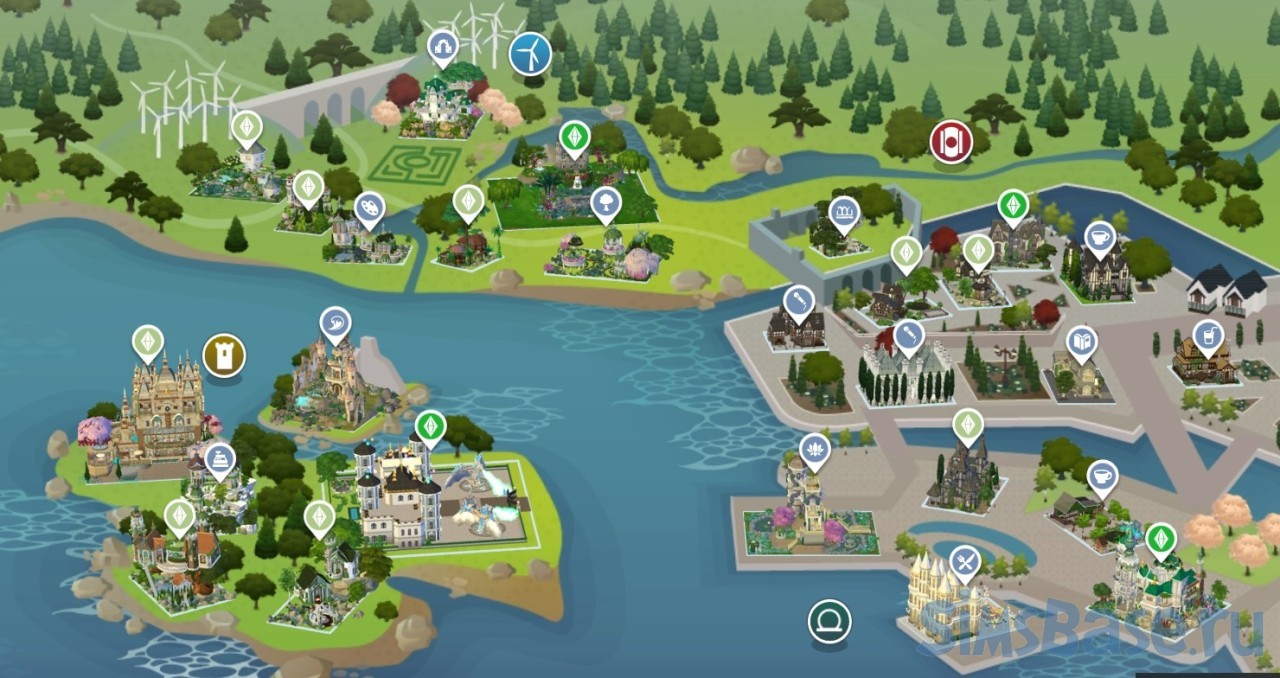
Task: Select the gold castle tower marker
Action: click(x=224, y=354)
